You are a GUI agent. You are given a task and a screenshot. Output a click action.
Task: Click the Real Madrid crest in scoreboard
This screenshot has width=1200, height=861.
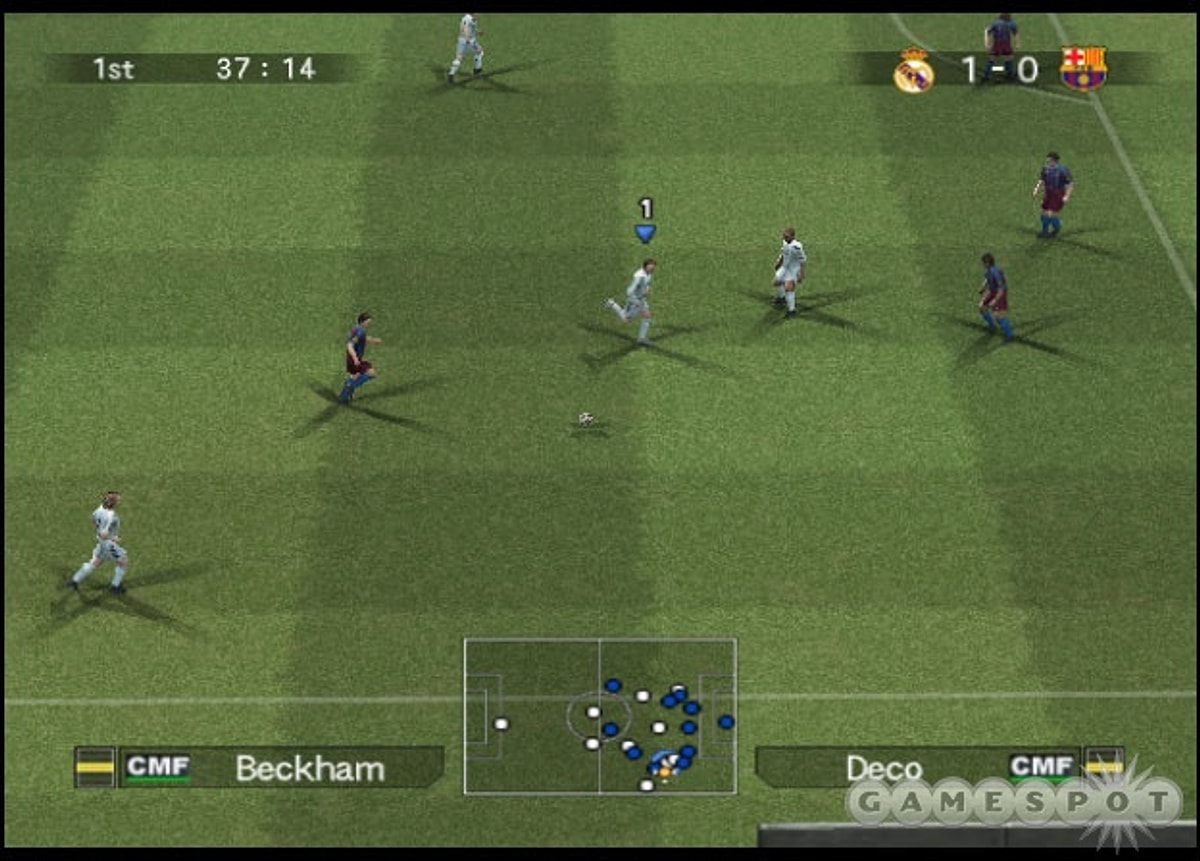click(x=913, y=71)
